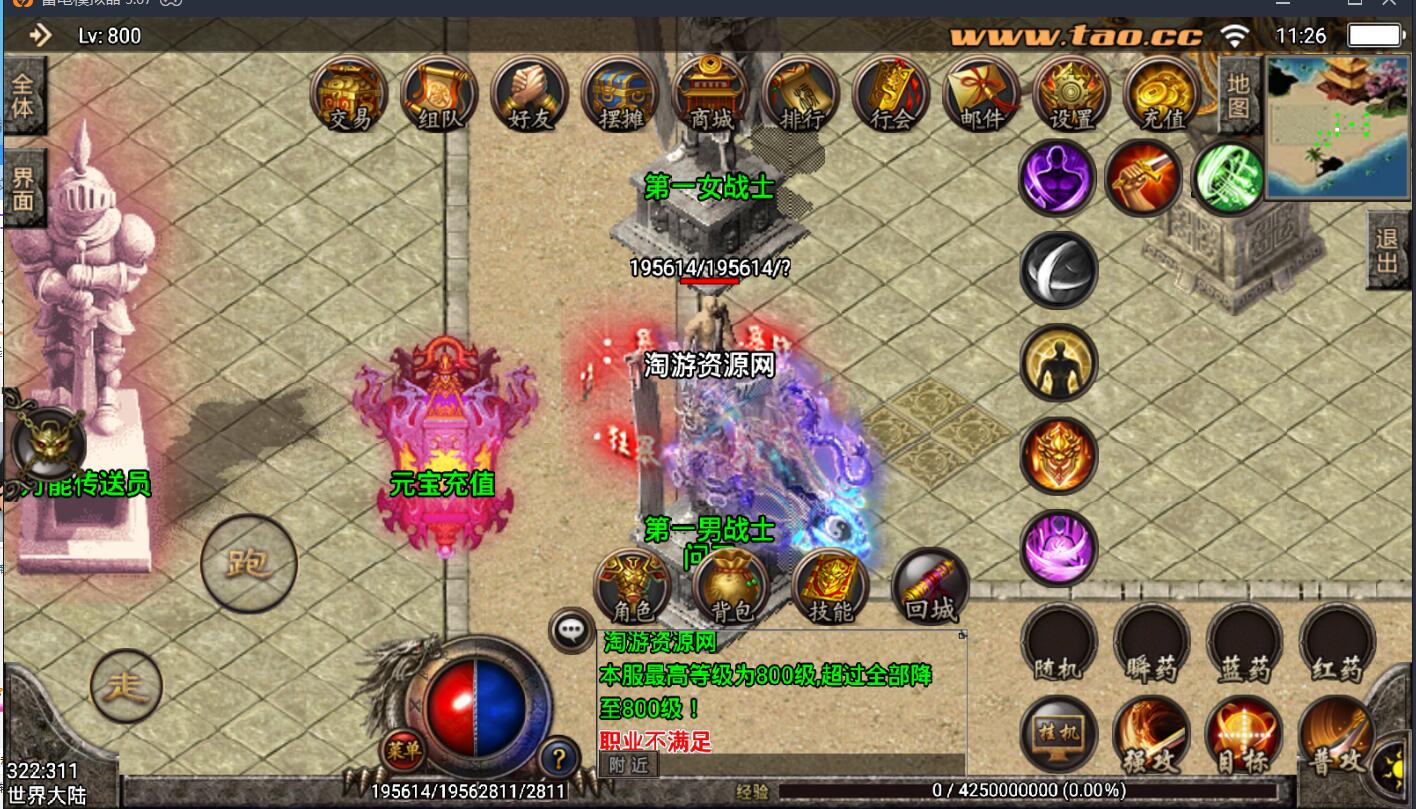
Task: Open the 菜单 menu button
Action: point(404,750)
